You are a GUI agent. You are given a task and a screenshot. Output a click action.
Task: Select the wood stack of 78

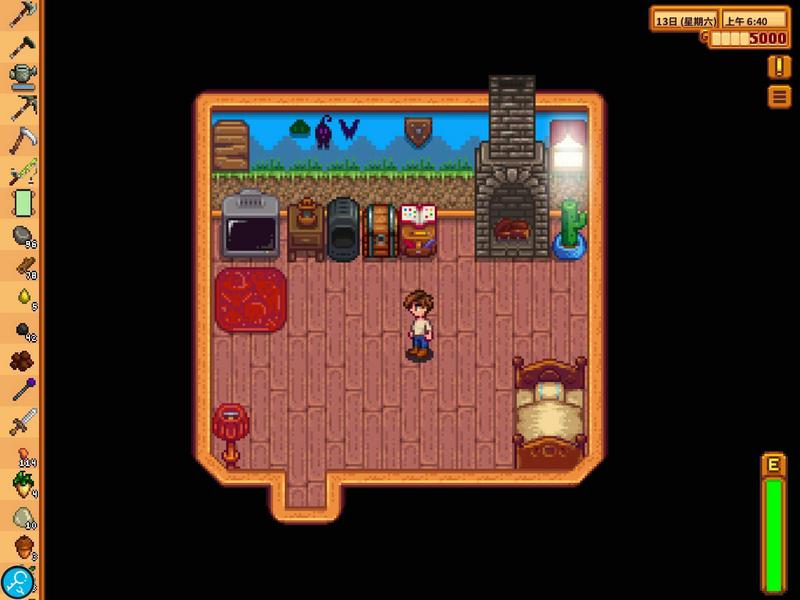21,266
